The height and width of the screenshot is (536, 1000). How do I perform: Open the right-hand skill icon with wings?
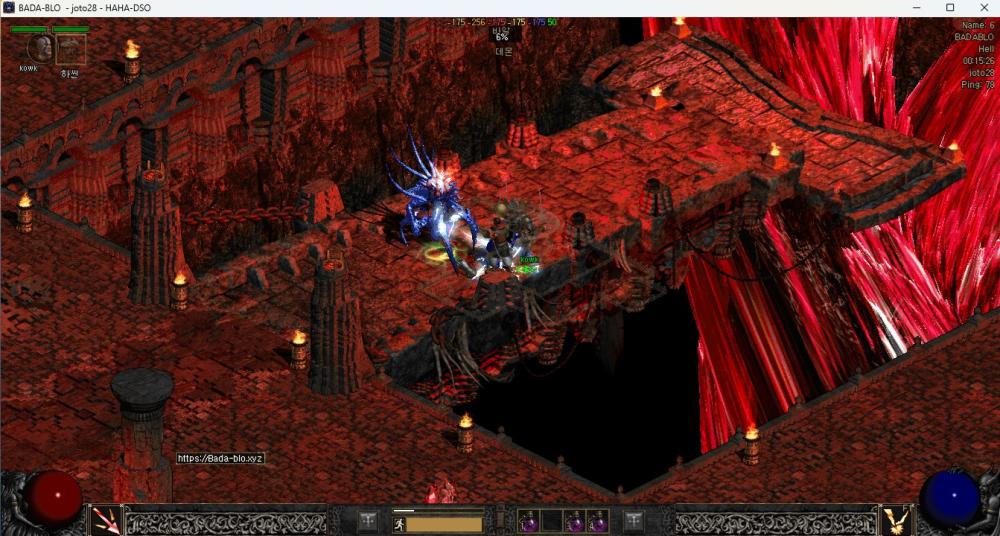tap(894, 520)
